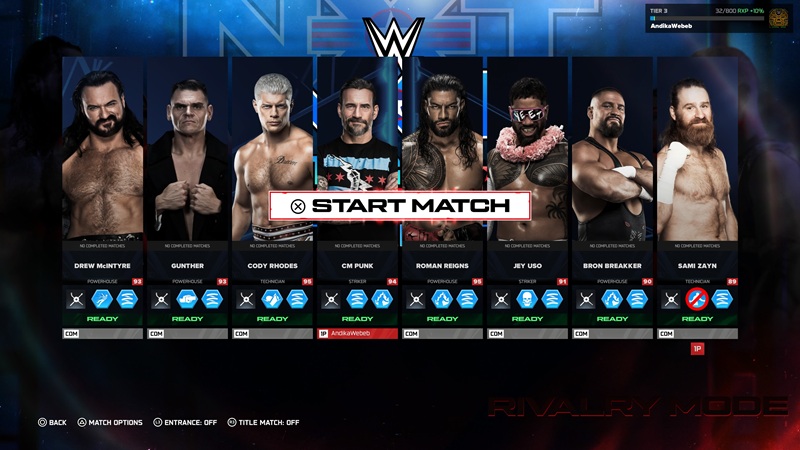
Task: Click the AndikaWebeb player tag under CM Punk
Action: click(358, 333)
